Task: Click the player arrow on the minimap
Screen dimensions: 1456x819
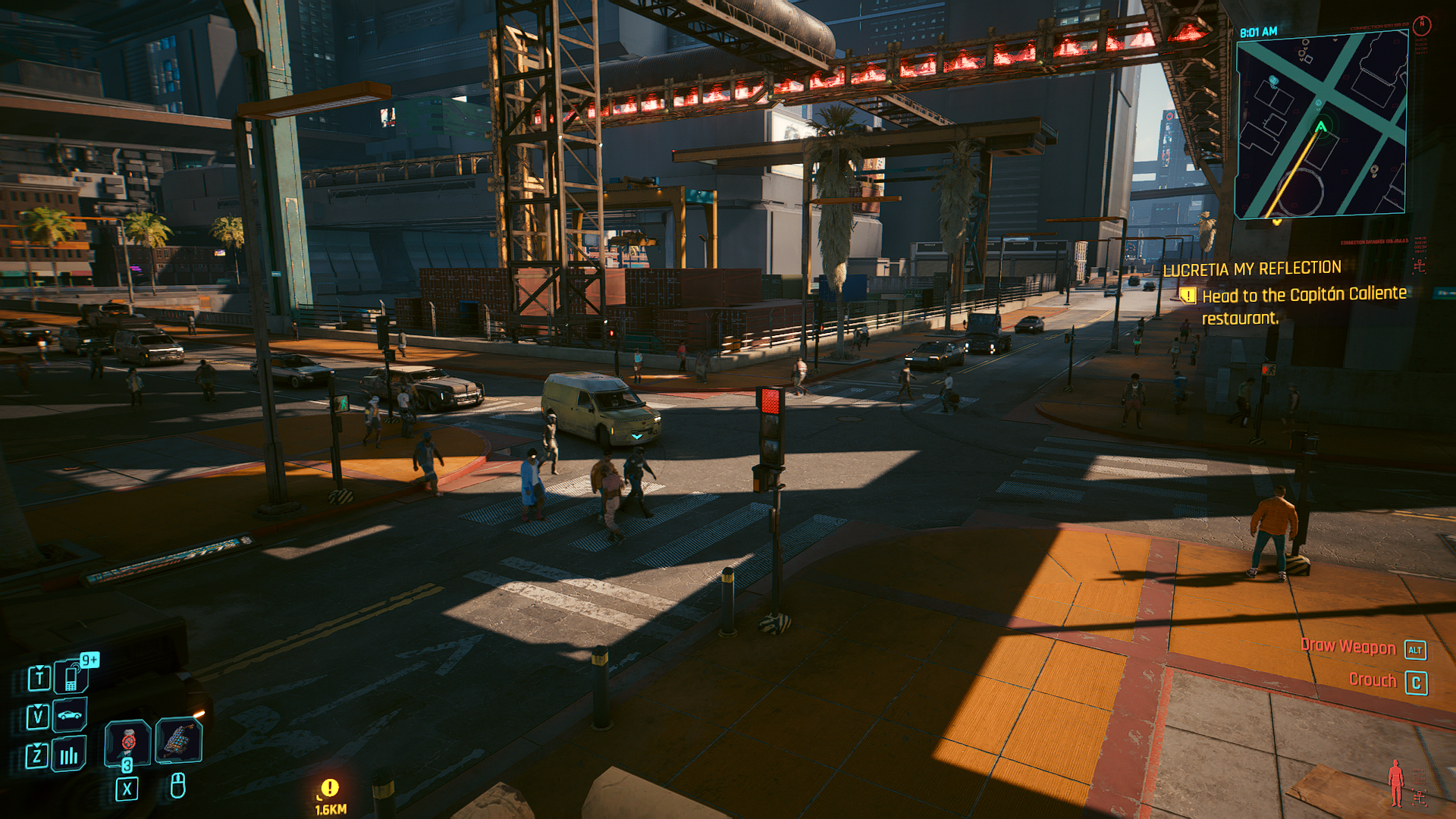Action: 1321,127
